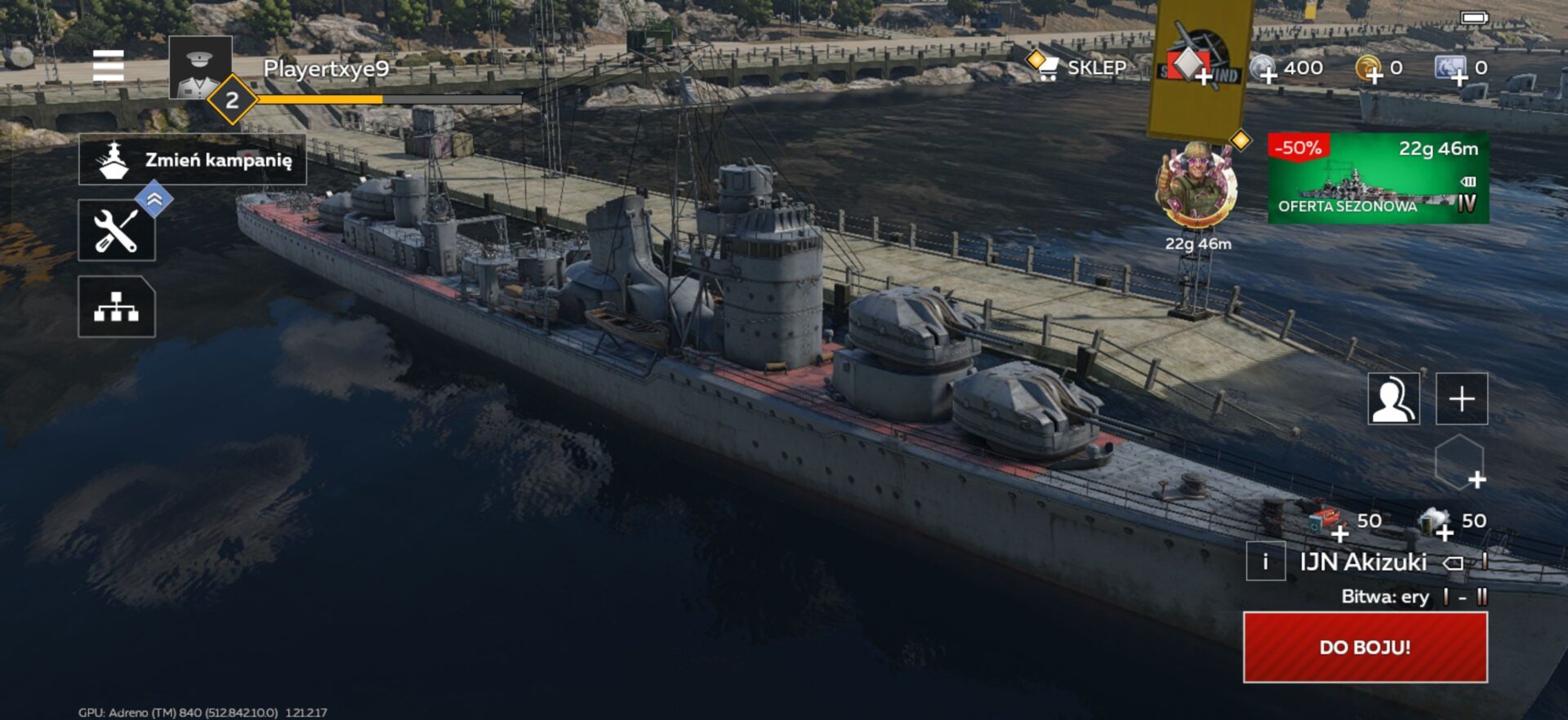
Task: Open the research tree icon
Action: point(117,307)
